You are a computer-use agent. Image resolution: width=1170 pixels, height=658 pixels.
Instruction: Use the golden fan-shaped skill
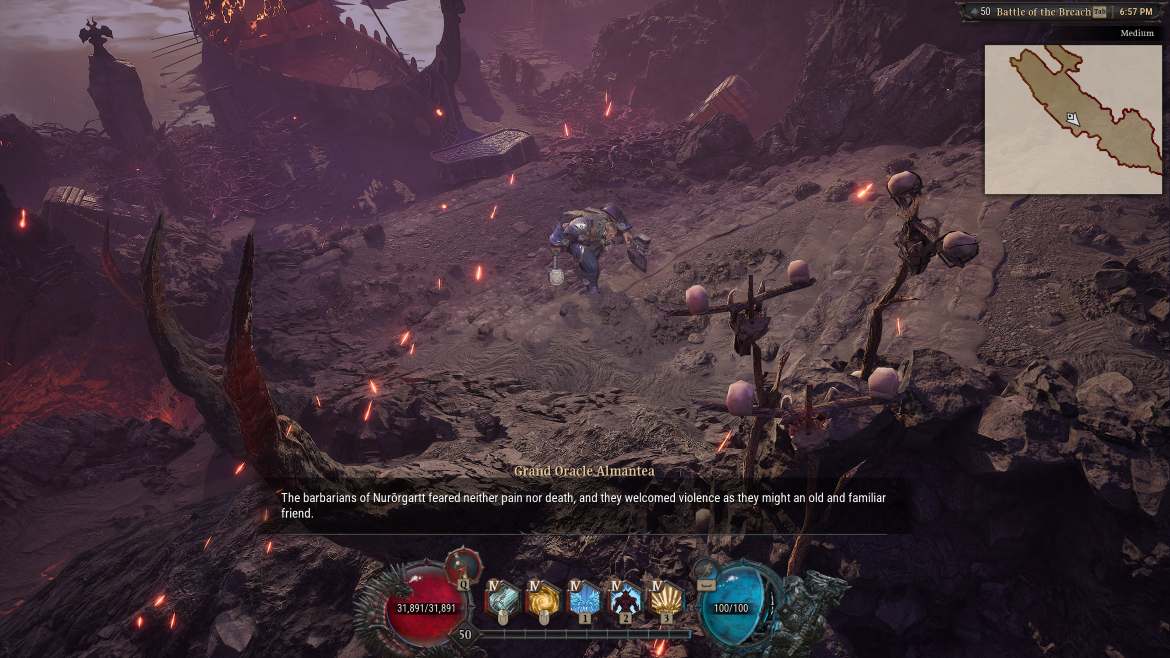click(666, 600)
